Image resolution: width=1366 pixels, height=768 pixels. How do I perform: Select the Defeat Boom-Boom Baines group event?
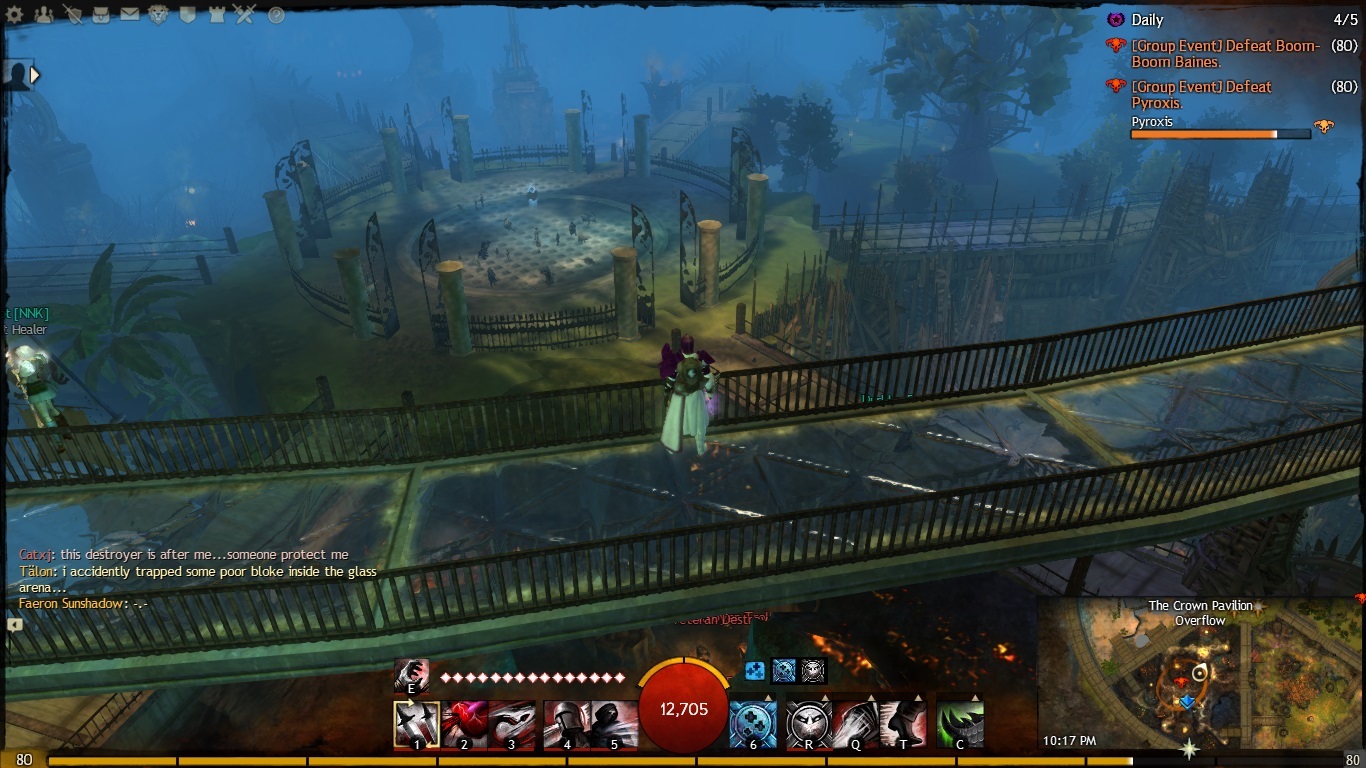[1225, 54]
